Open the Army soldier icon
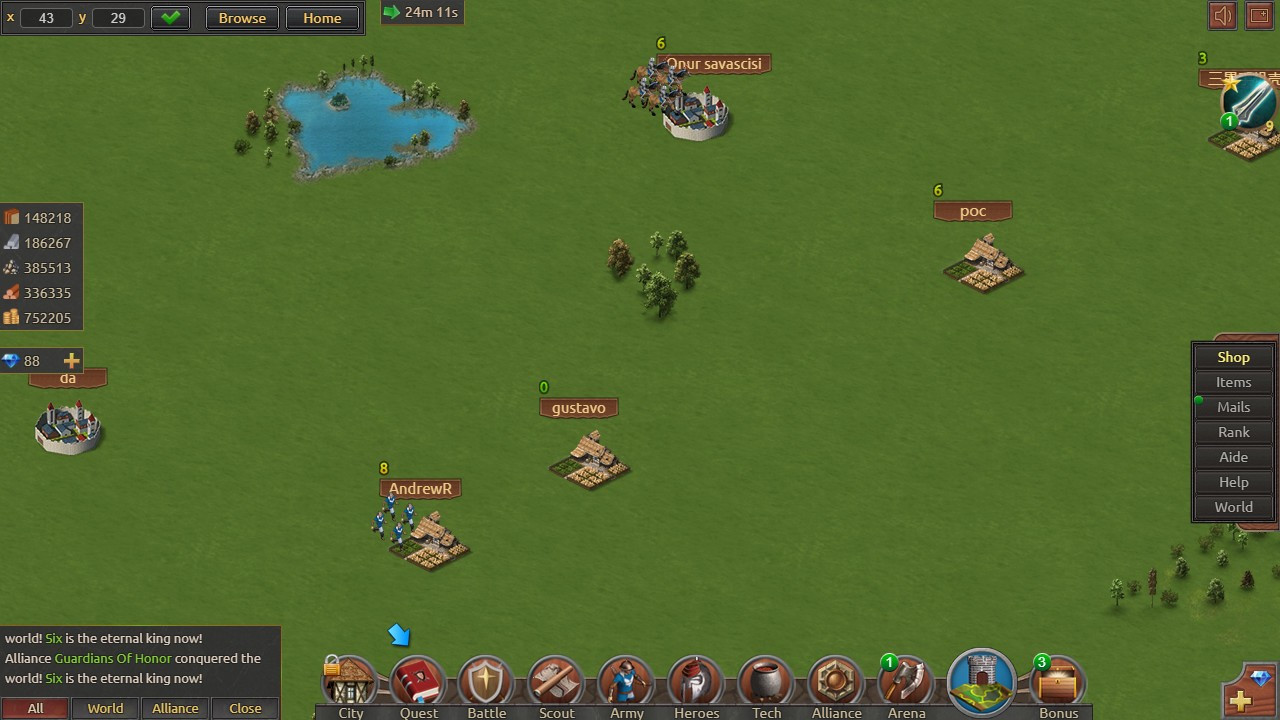Image resolution: width=1280 pixels, height=720 pixels. pos(626,684)
